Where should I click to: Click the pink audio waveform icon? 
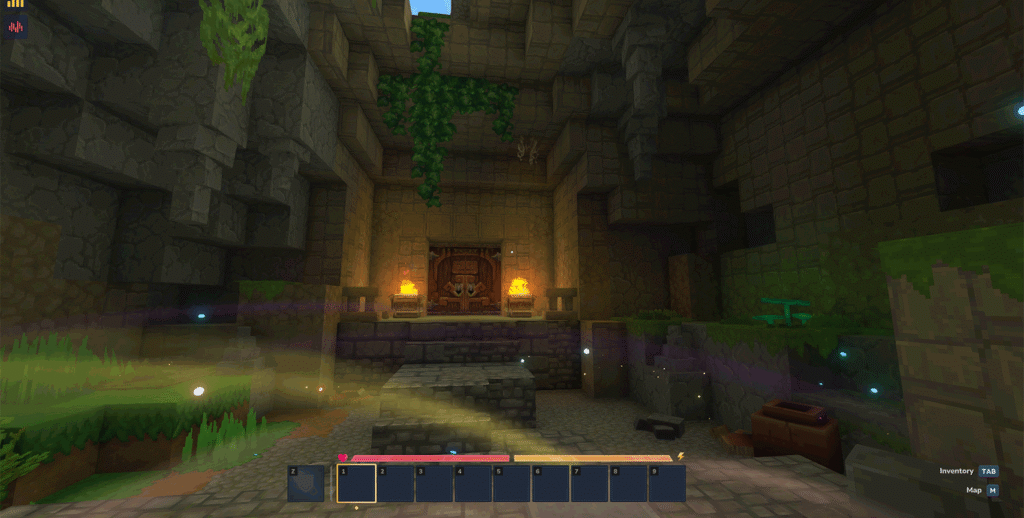click(x=16, y=26)
